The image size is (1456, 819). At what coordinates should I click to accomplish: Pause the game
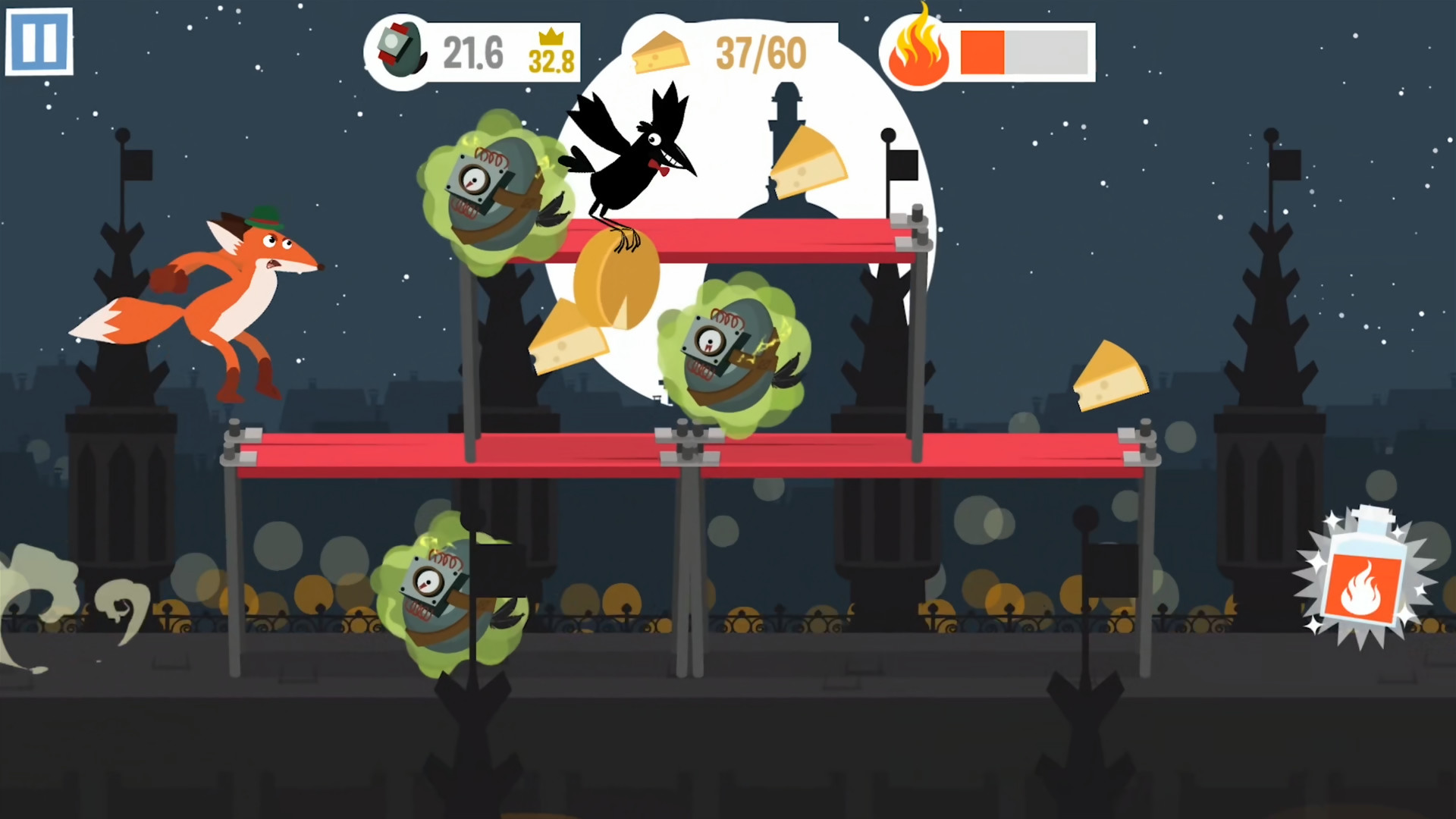point(39,42)
